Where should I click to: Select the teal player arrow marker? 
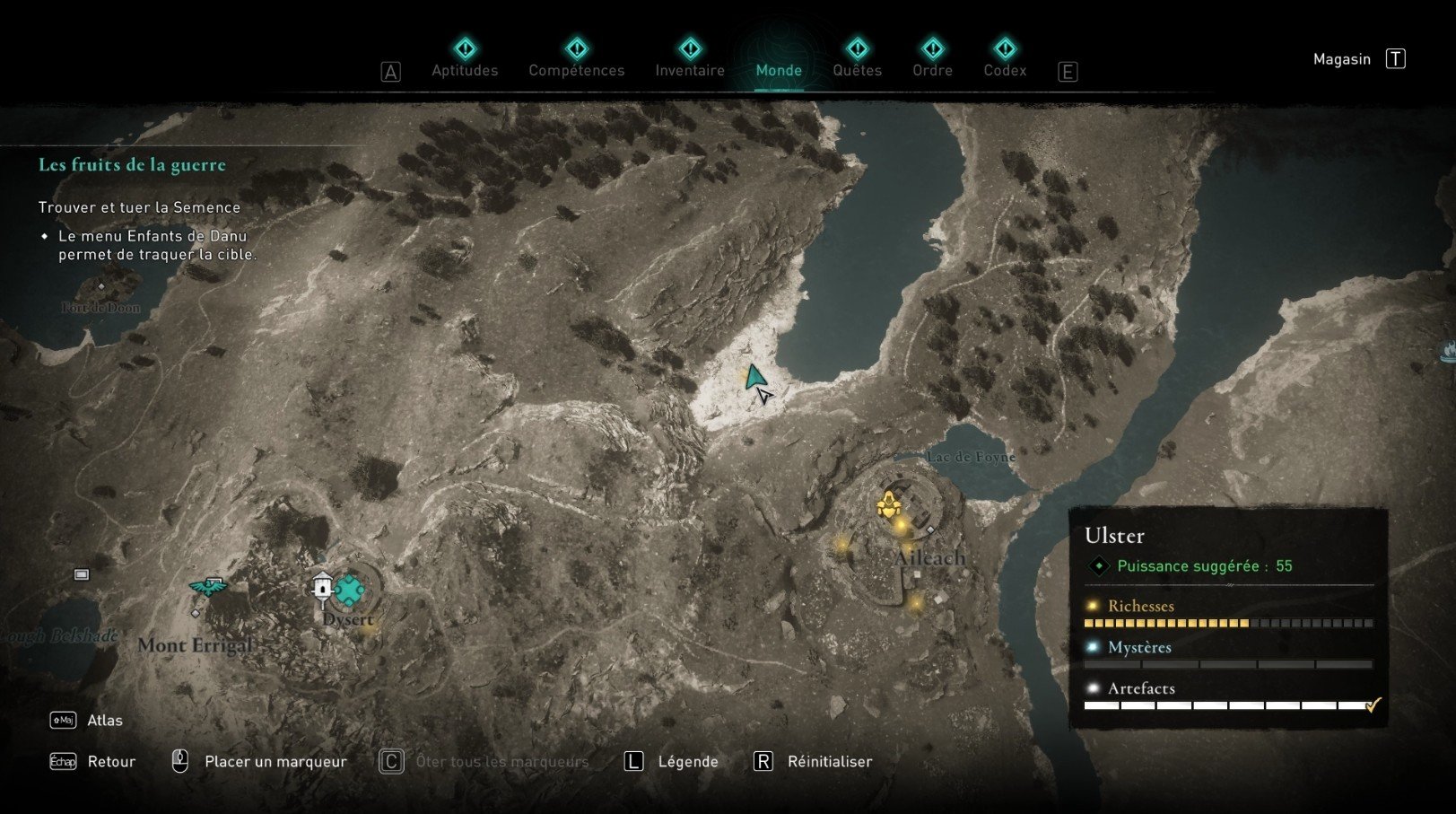(755, 378)
